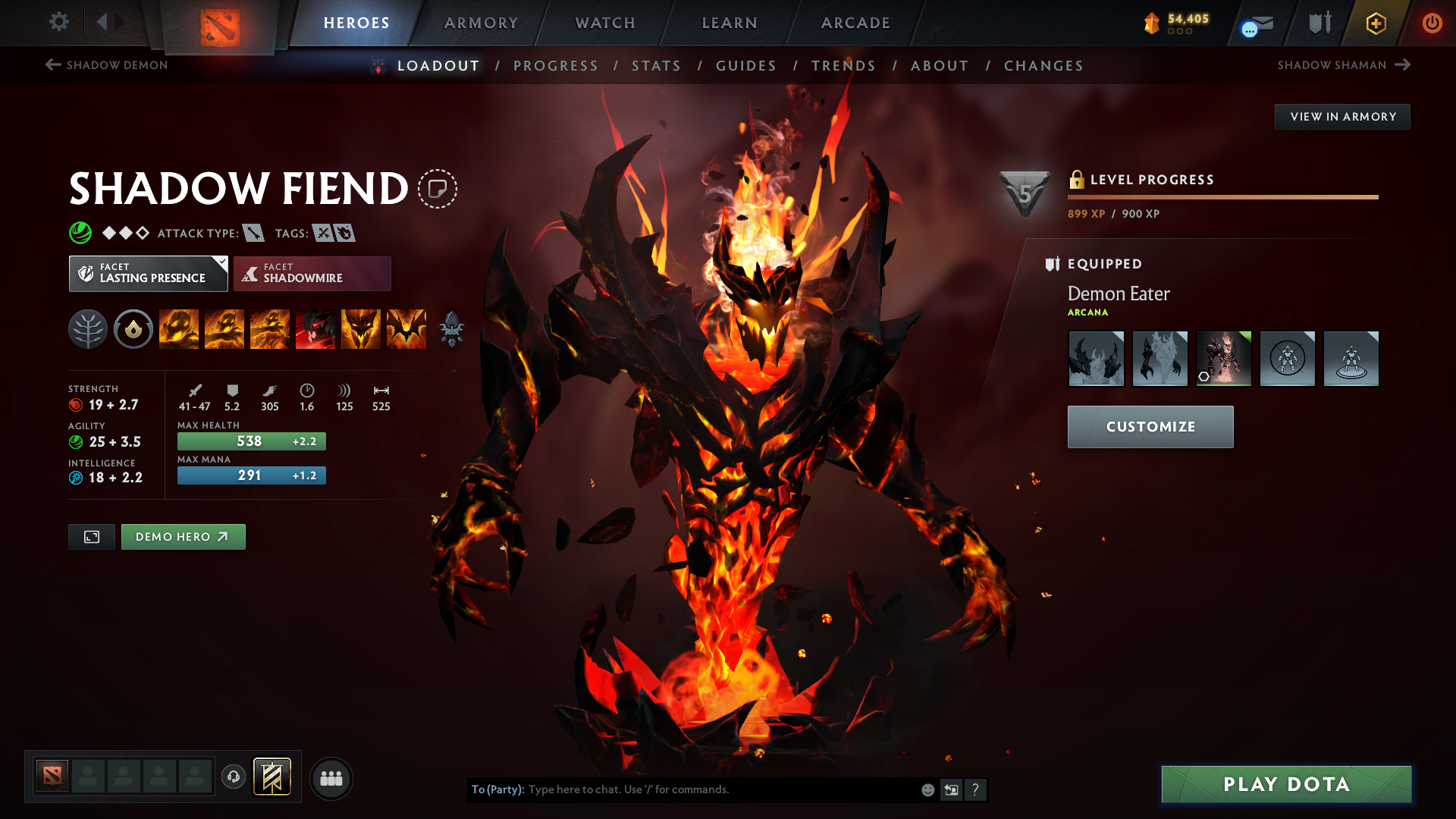Open the Dota Plus hexagon icon
Viewport: 1456px width, 819px height.
point(1376,23)
